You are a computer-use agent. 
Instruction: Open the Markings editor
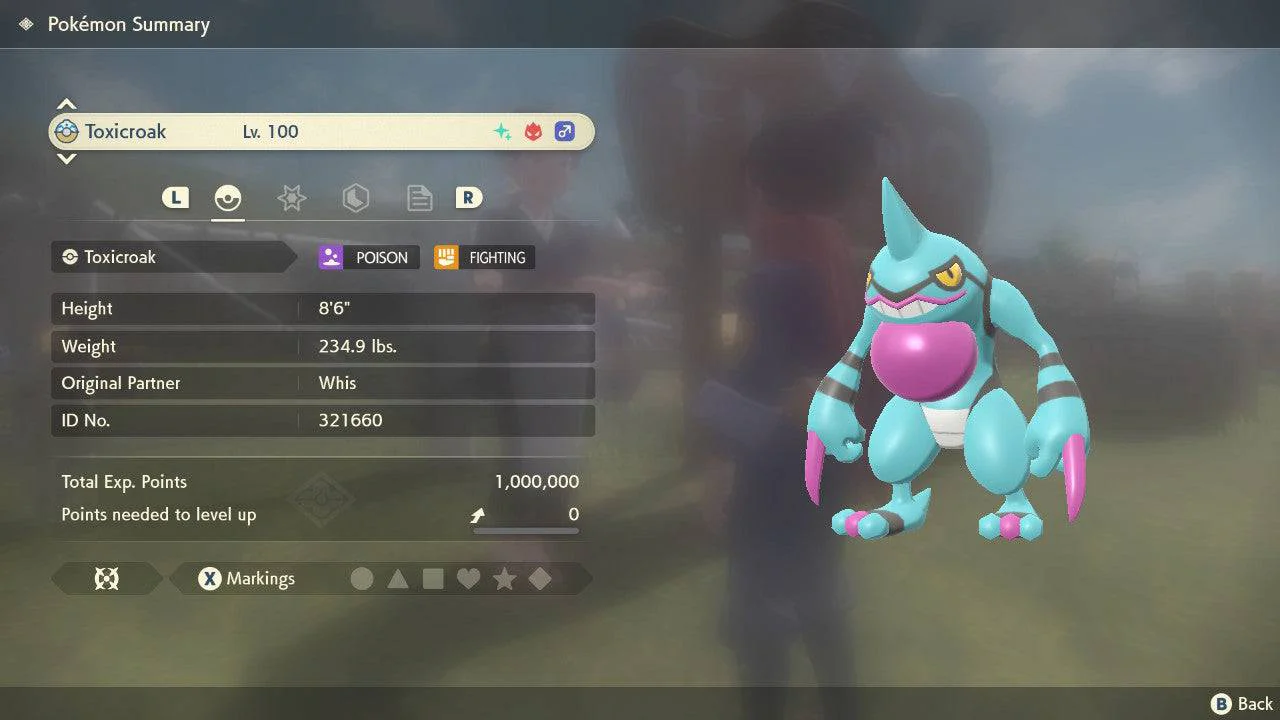246,579
